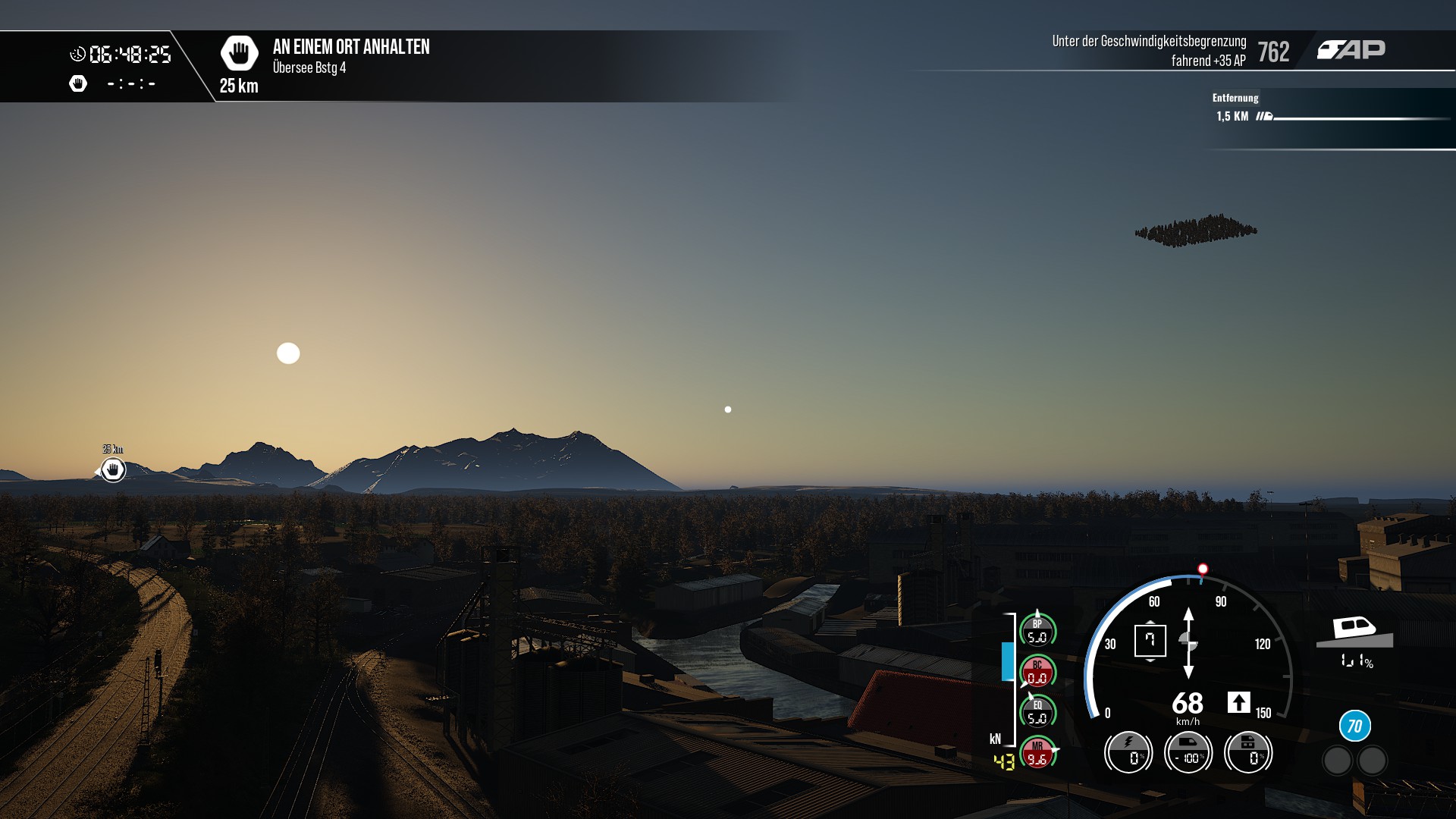Screen dimensions: 1456x819
Task: Select the MR main reservoir gauge
Action: [x=1037, y=753]
